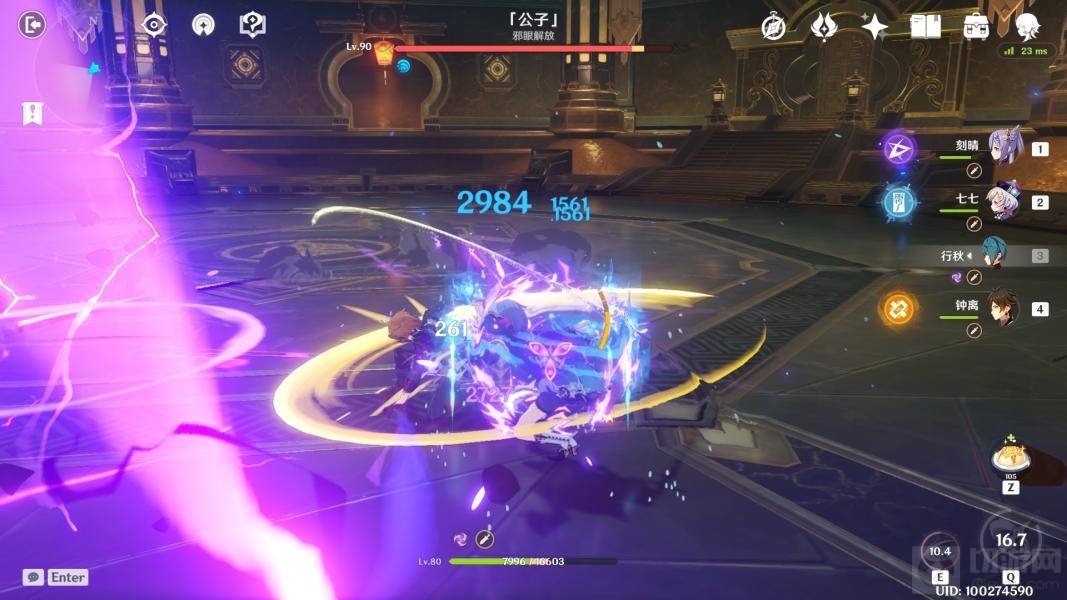The width and height of the screenshot is (1067, 600).
Task: Leave the domain using the exit icon
Action: click(33, 25)
